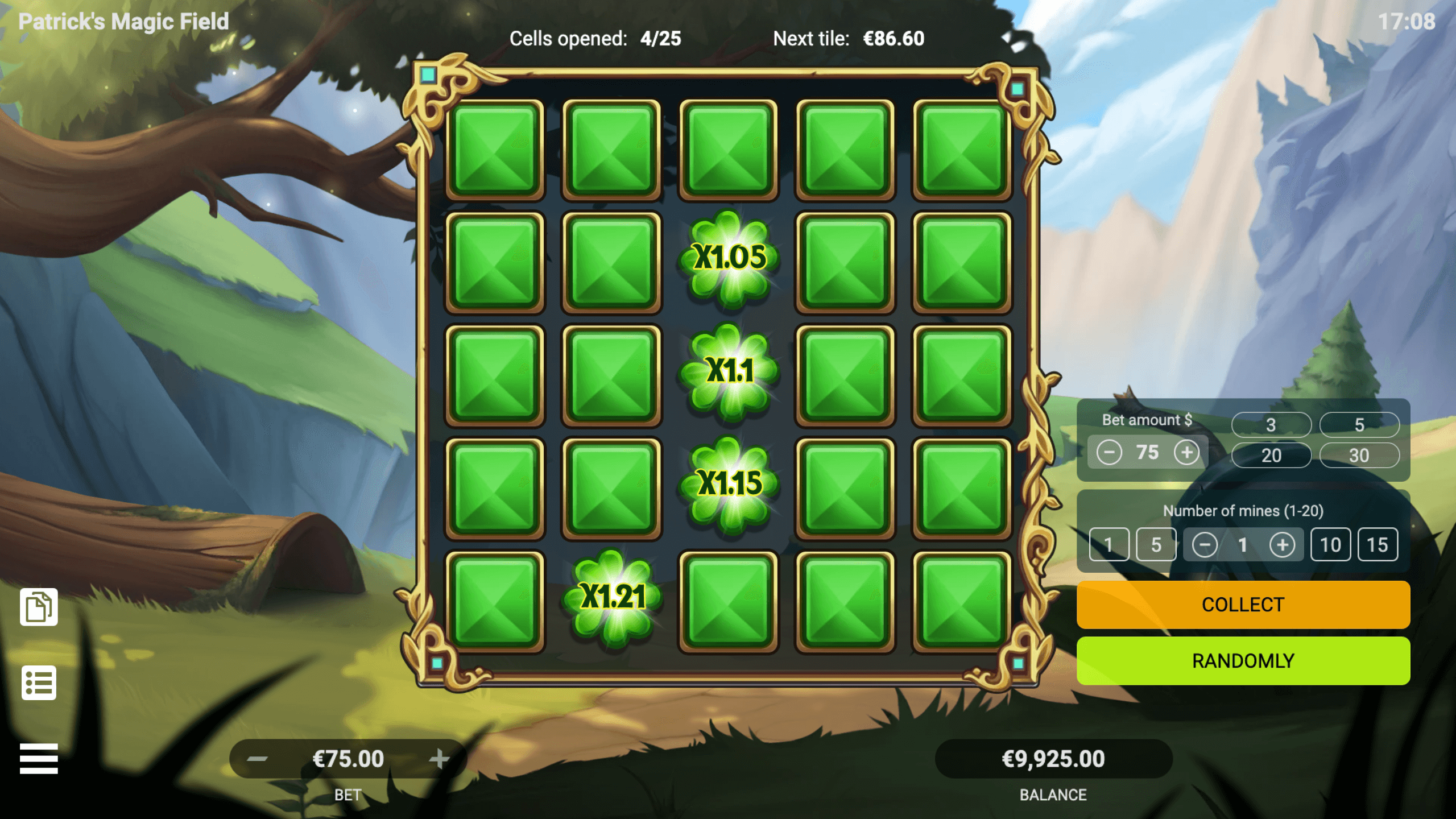Choose the 5 bet amount preset
1456x819 pixels.
[1359, 424]
